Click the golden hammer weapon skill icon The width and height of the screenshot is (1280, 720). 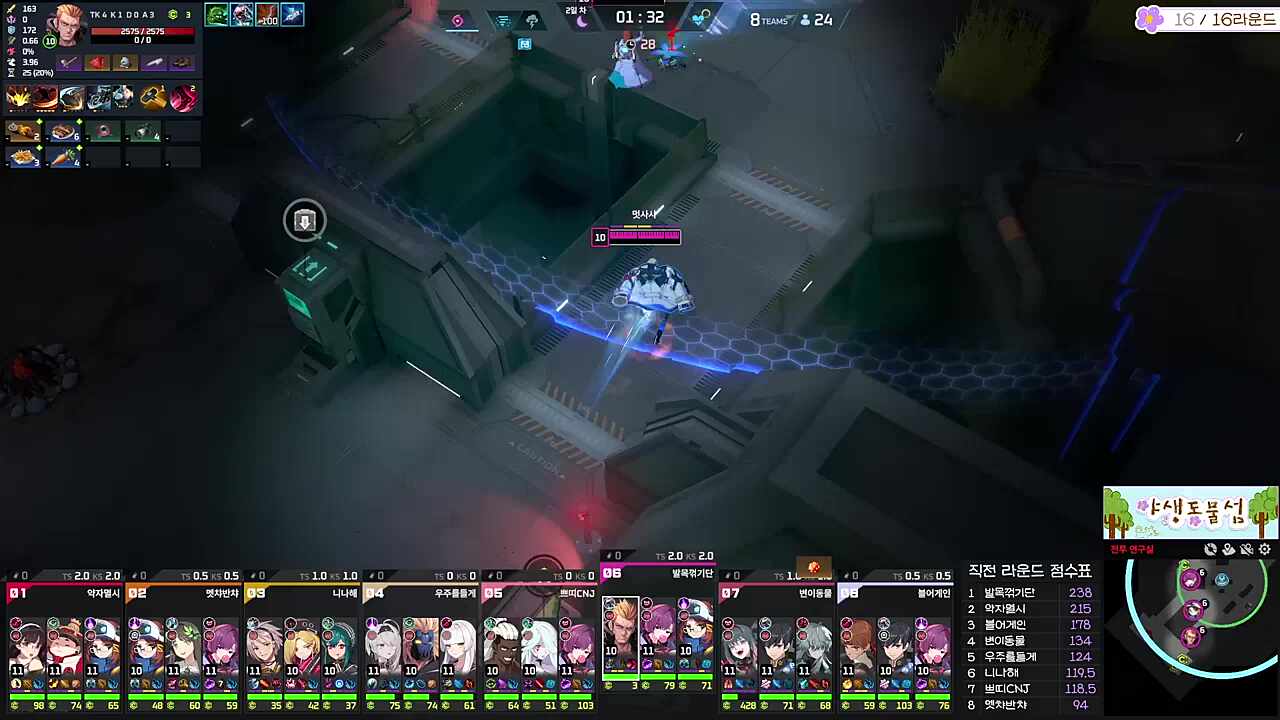(x=152, y=97)
